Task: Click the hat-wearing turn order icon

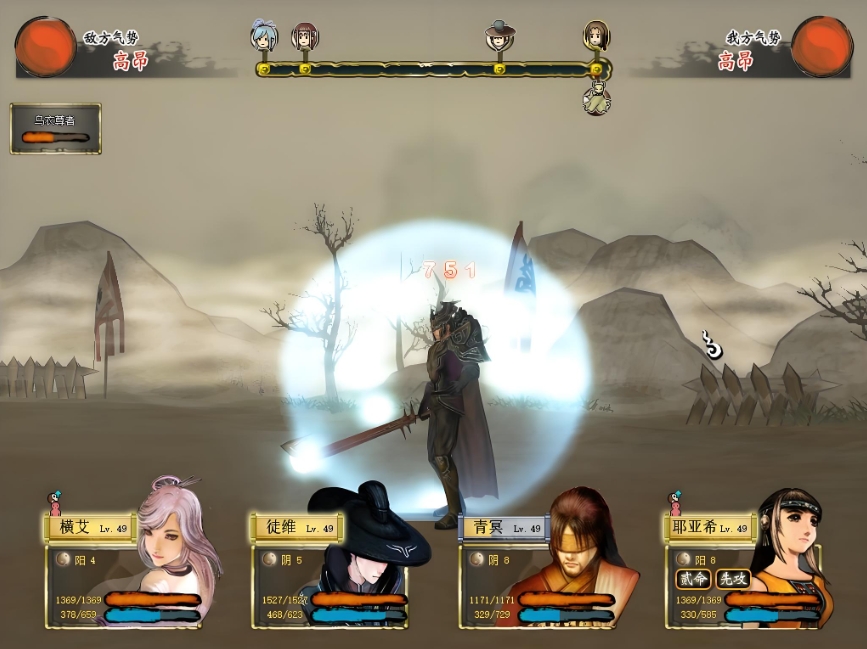Action: click(497, 36)
